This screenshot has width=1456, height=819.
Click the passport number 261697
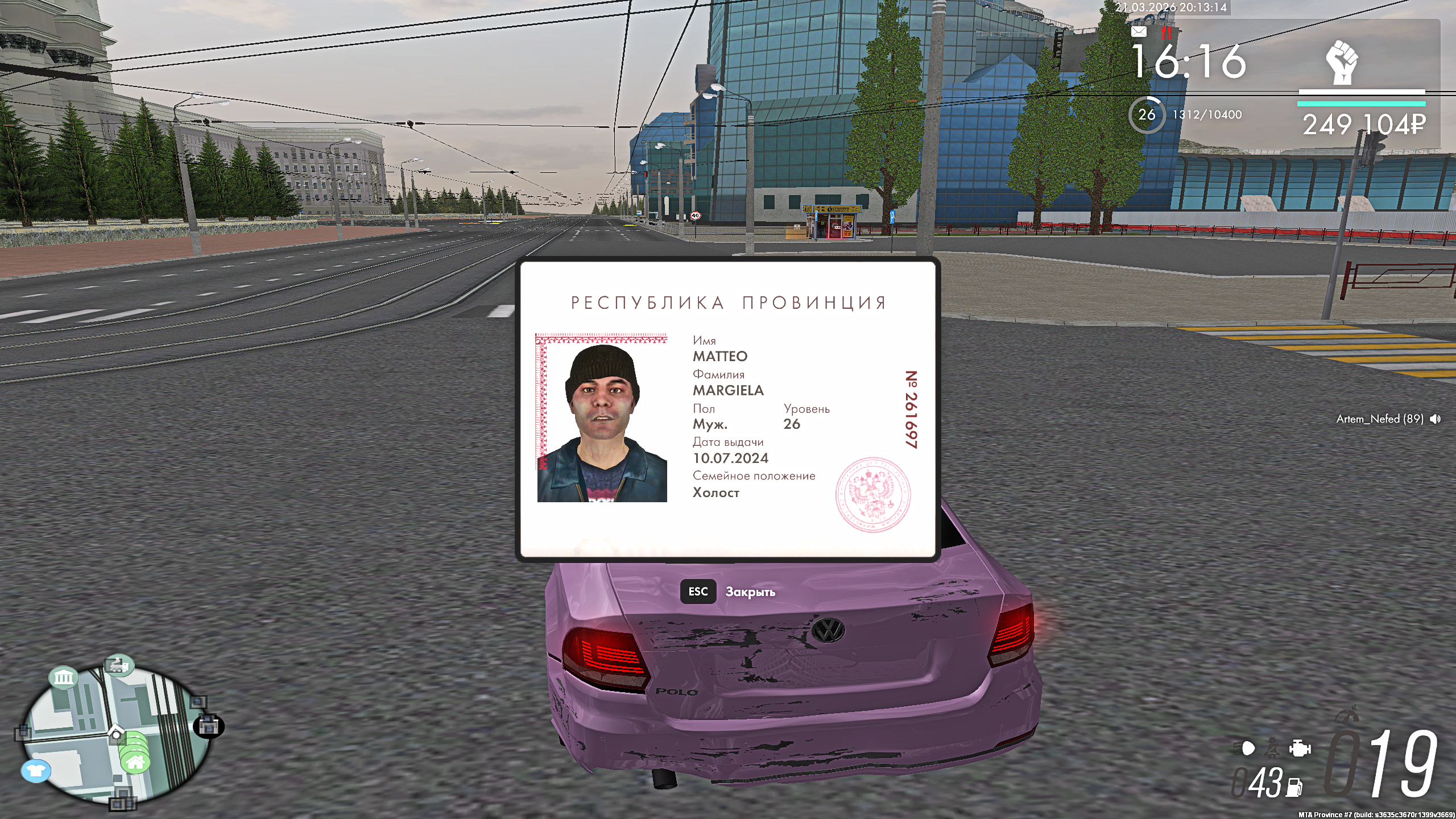click(x=911, y=409)
